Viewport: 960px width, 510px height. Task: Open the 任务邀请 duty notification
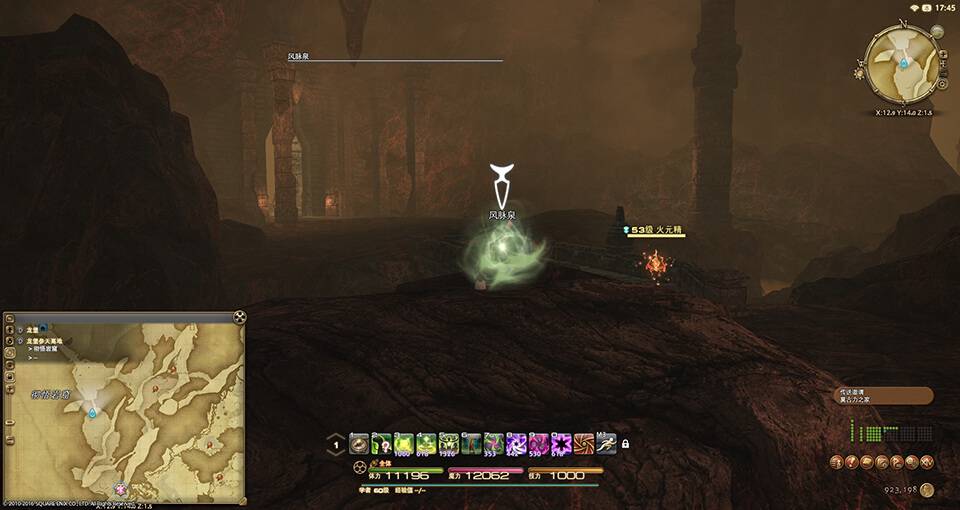point(882,396)
